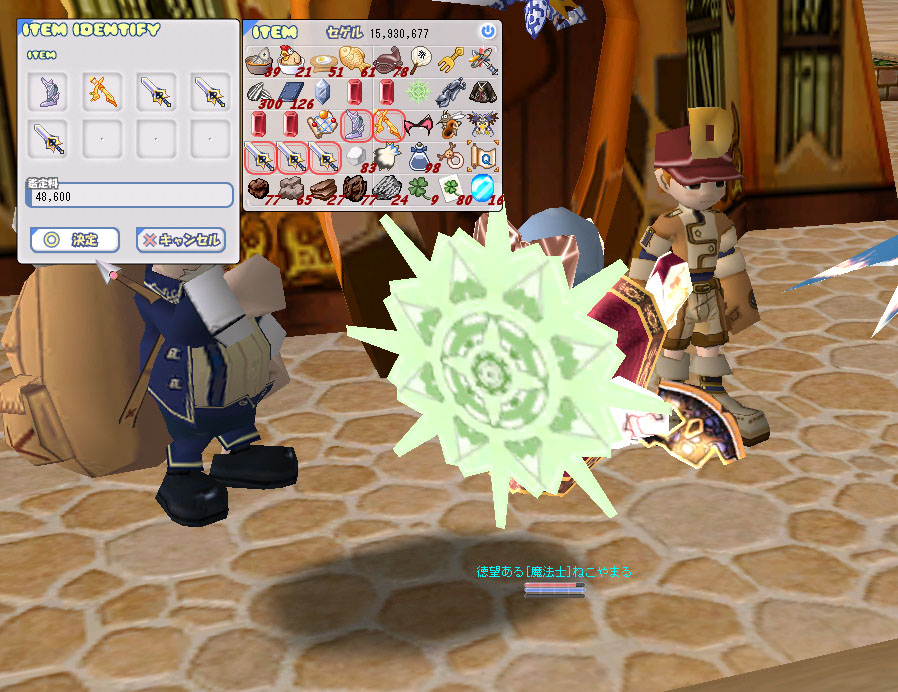The height and width of the screenshot is (692, 898).
Task: Choose the owl item in the inventory
Action: 484,125
